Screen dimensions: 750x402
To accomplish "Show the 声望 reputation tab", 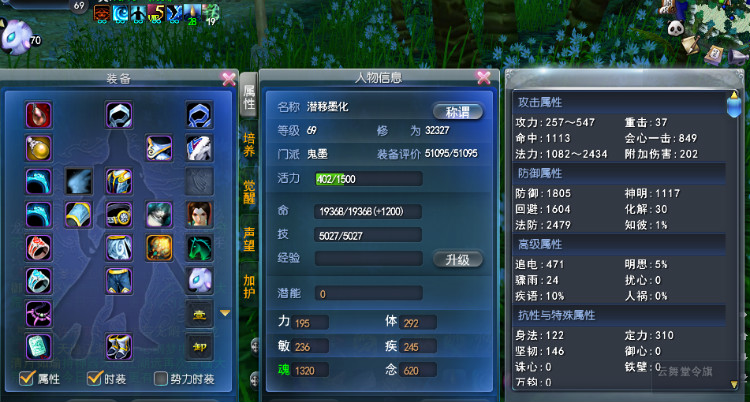I will [248, 238].
